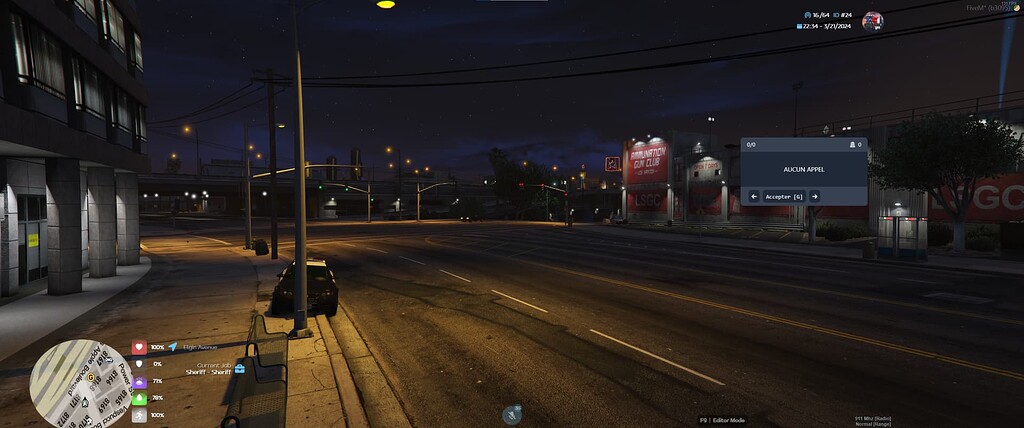Accept the dispatch call with Accepter button
This screenshot has height=428, width=1024.
pos(784,197)
